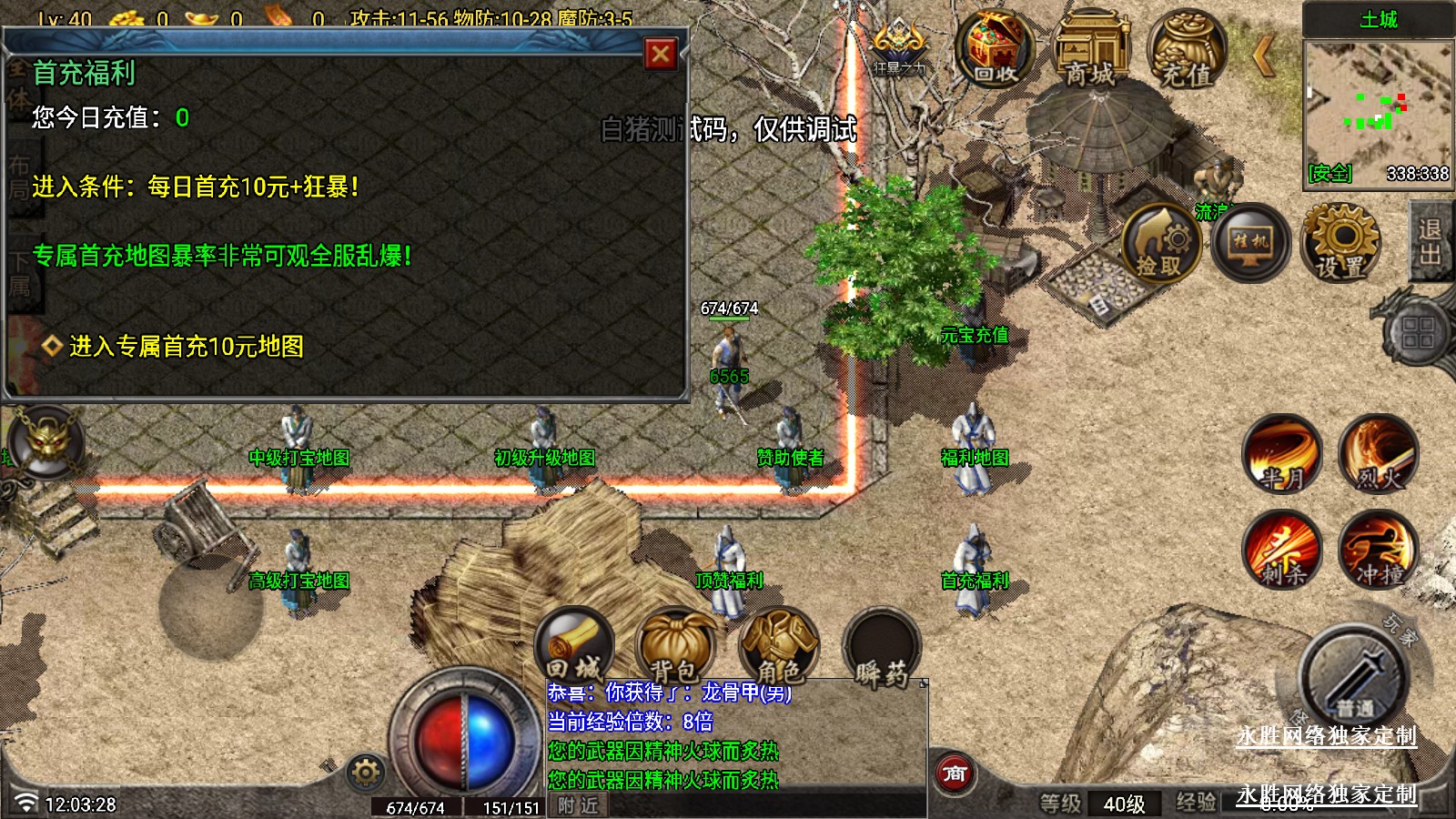Use the 刺杀 skill
The image size is (1456, 819).
(1283, 550)
